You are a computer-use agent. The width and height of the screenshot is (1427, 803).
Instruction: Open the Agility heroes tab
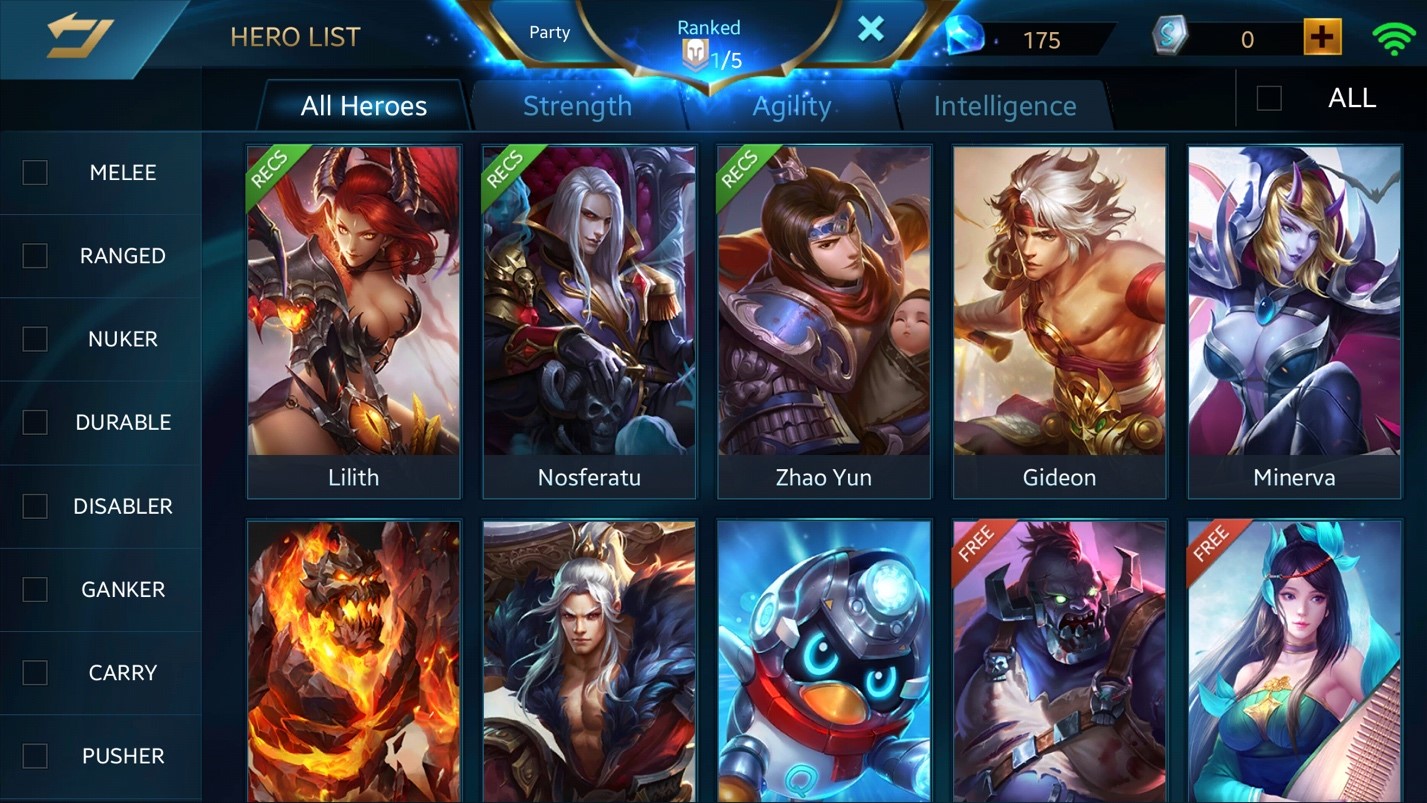pyautogui.click(x=791, y=106)
